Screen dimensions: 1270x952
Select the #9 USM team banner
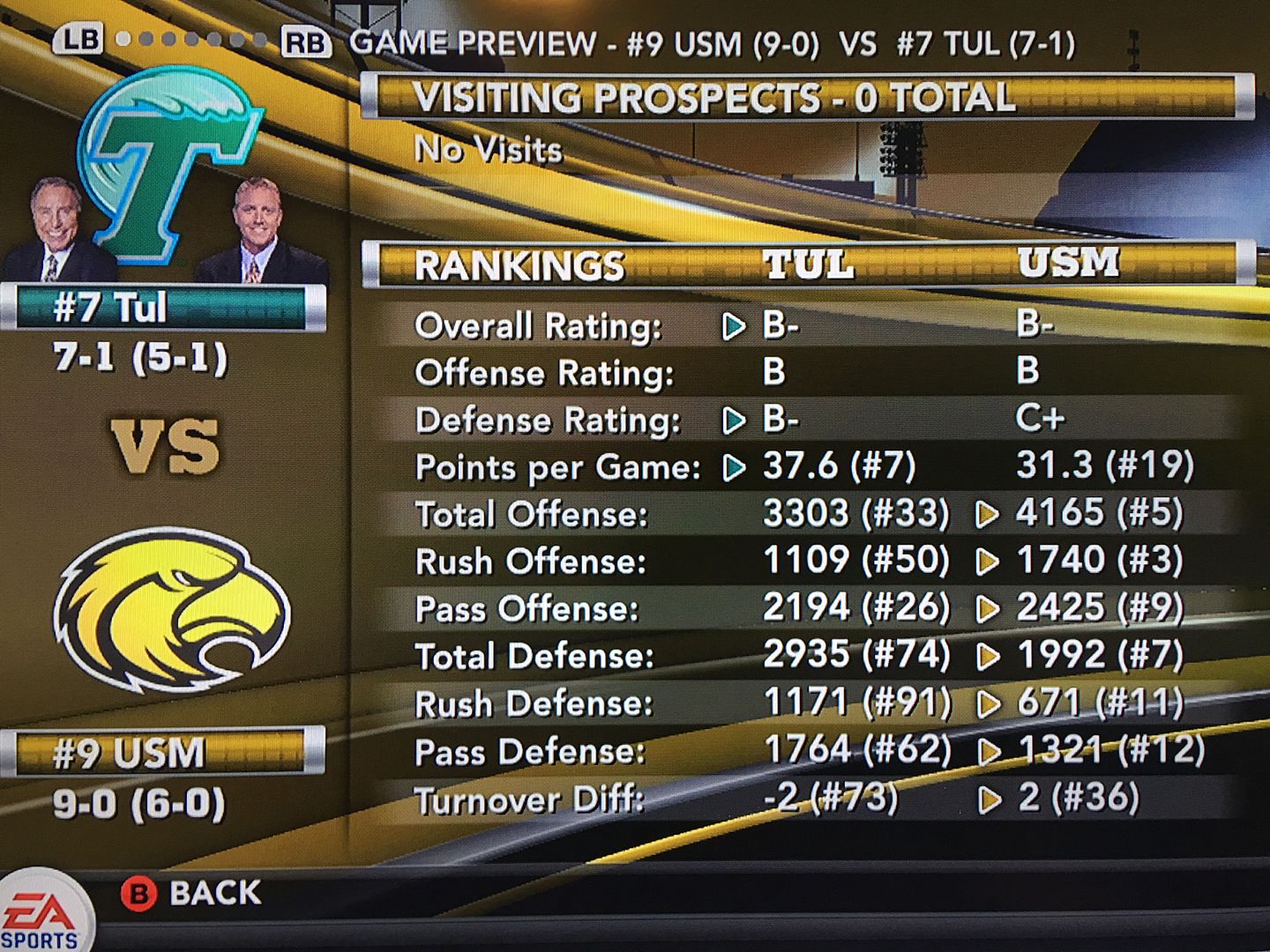coord(163,752)
